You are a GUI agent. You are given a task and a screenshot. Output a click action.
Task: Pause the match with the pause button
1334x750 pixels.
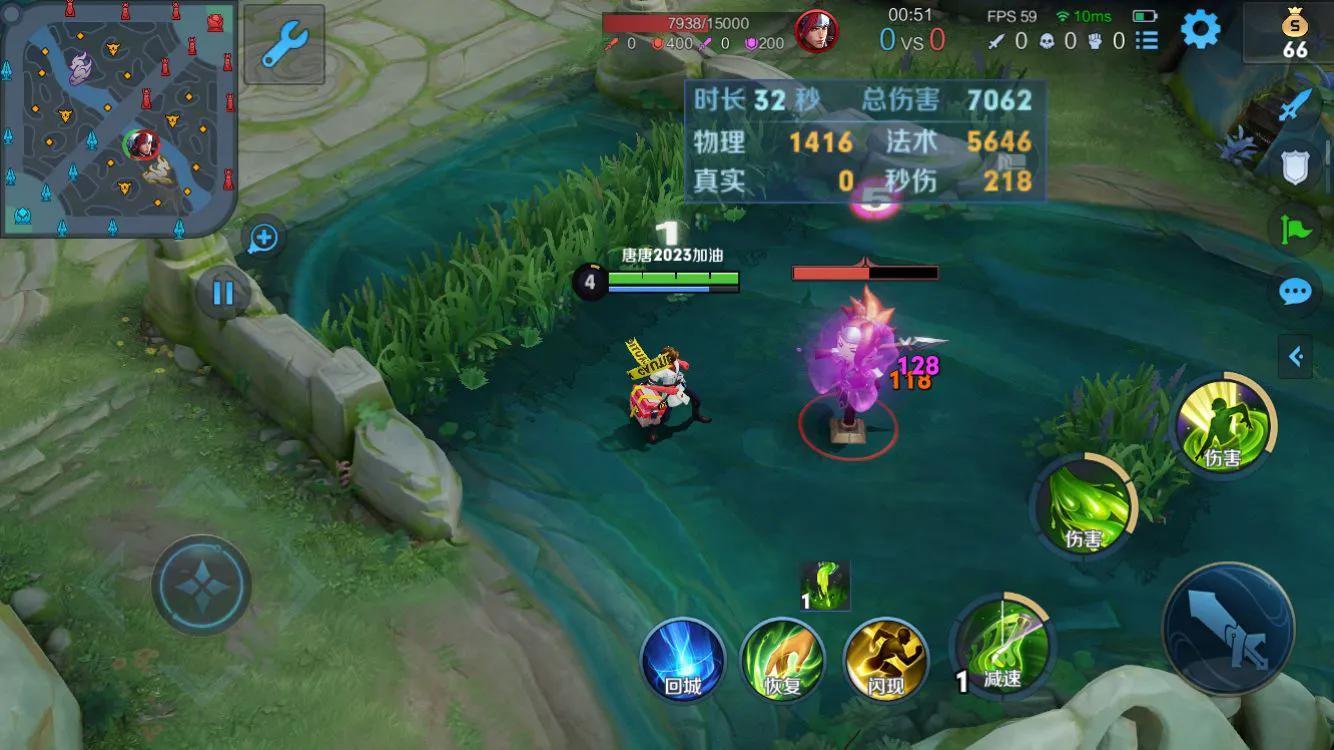(x=222, y=293)
